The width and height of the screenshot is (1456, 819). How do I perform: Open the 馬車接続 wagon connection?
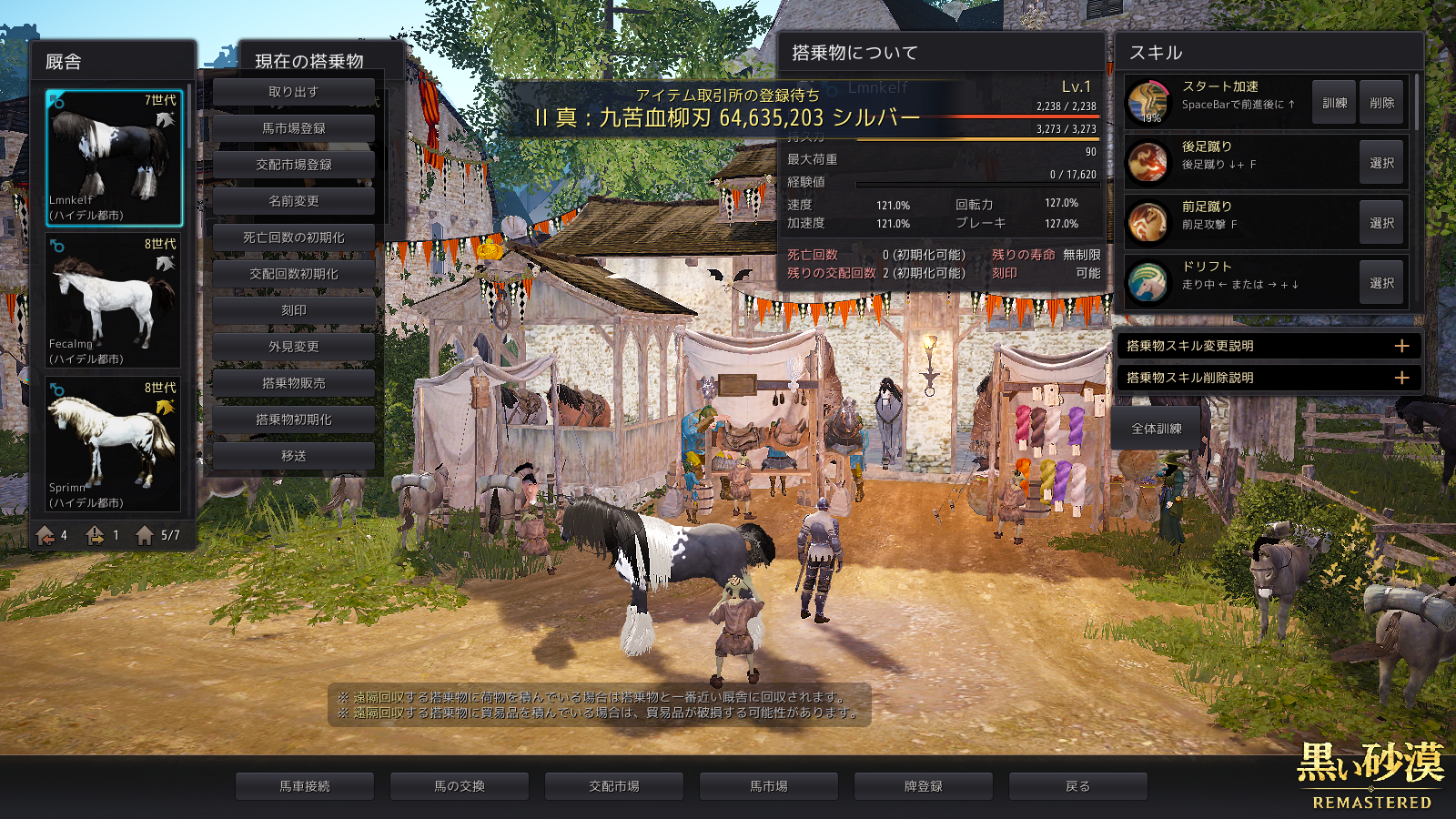[305, 786]
